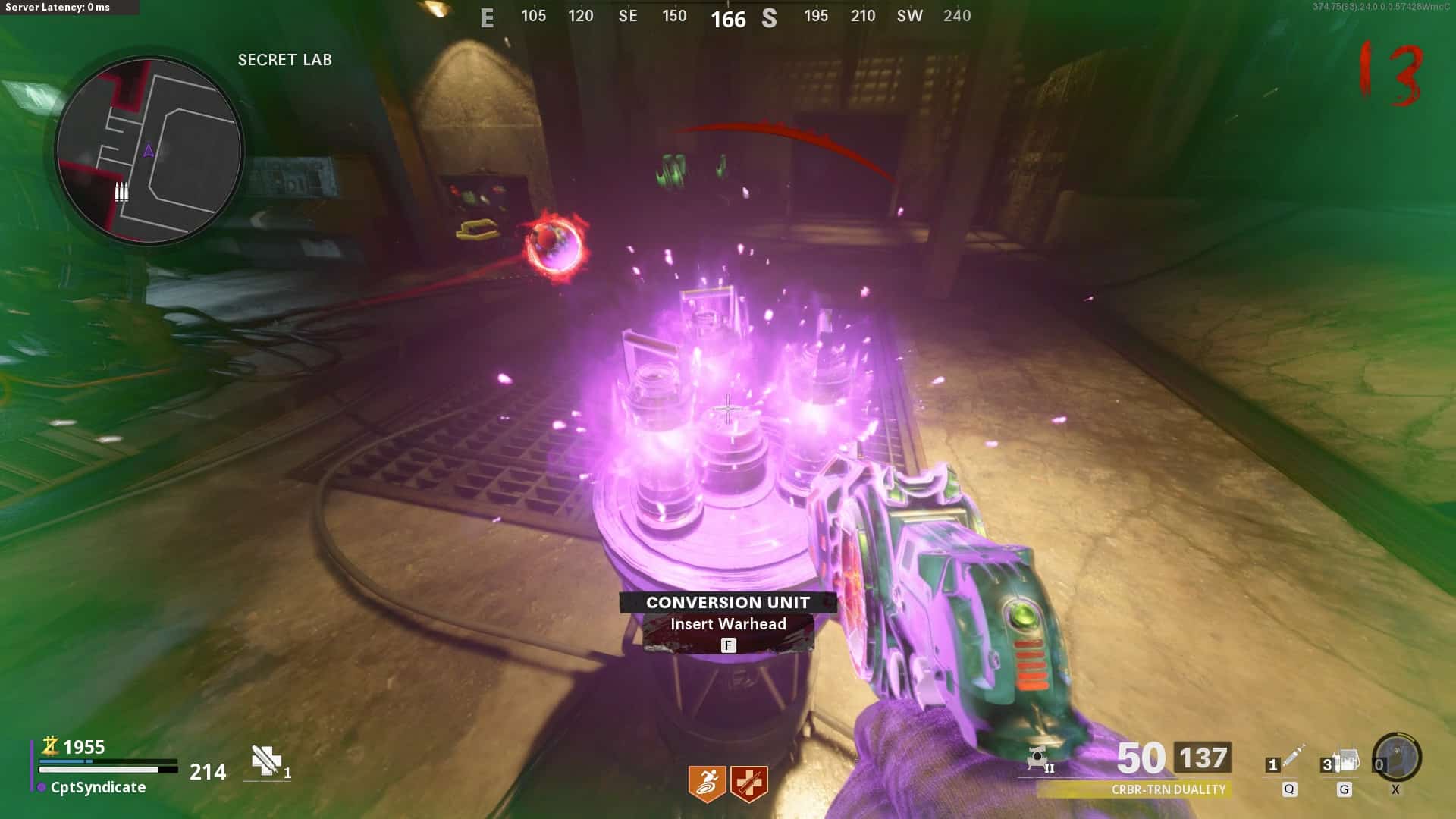Screen dimensions: 1456x819
Task: Select the Stamin-Up perk icon
Action: tap(707, 783)
